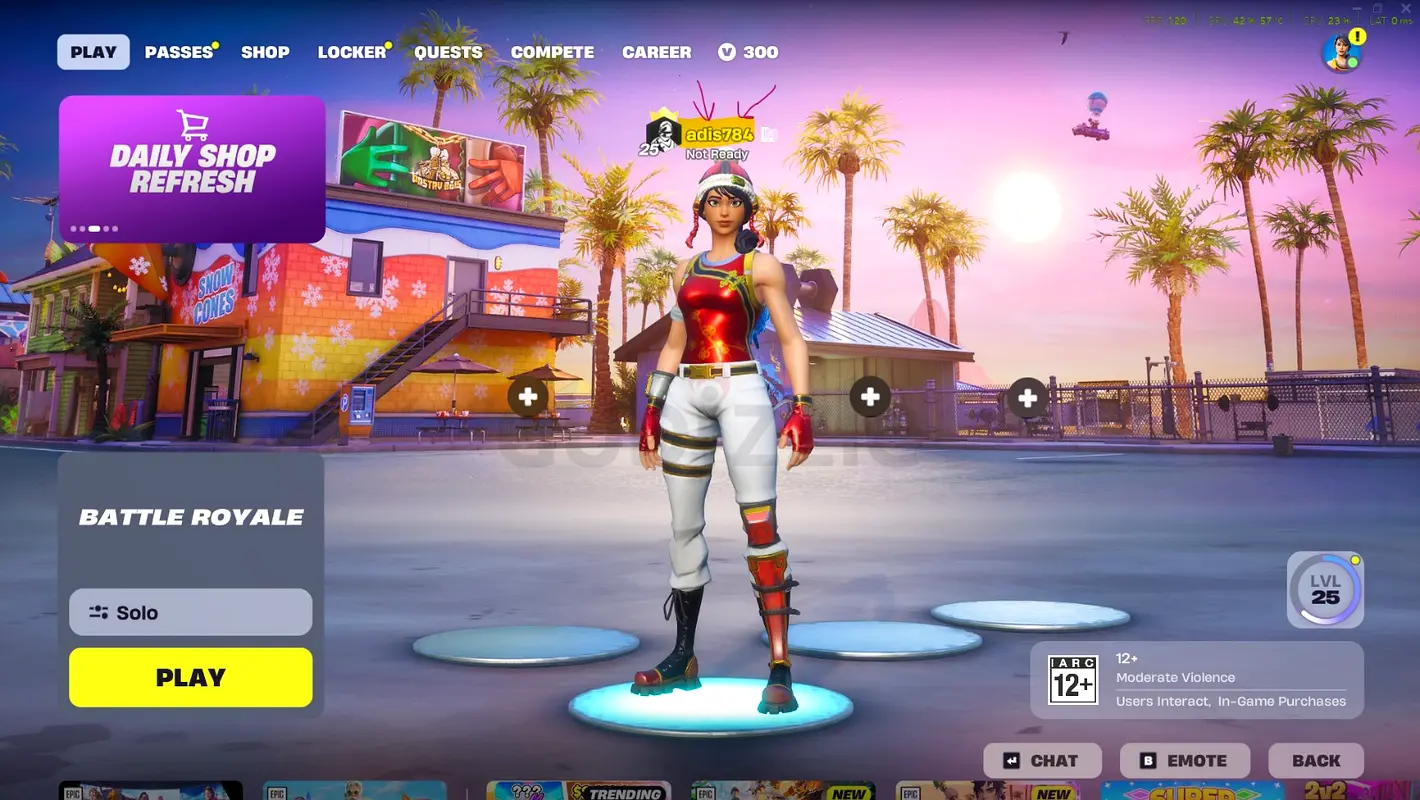Open the profile avatar menu

[x=1341, y=54]
